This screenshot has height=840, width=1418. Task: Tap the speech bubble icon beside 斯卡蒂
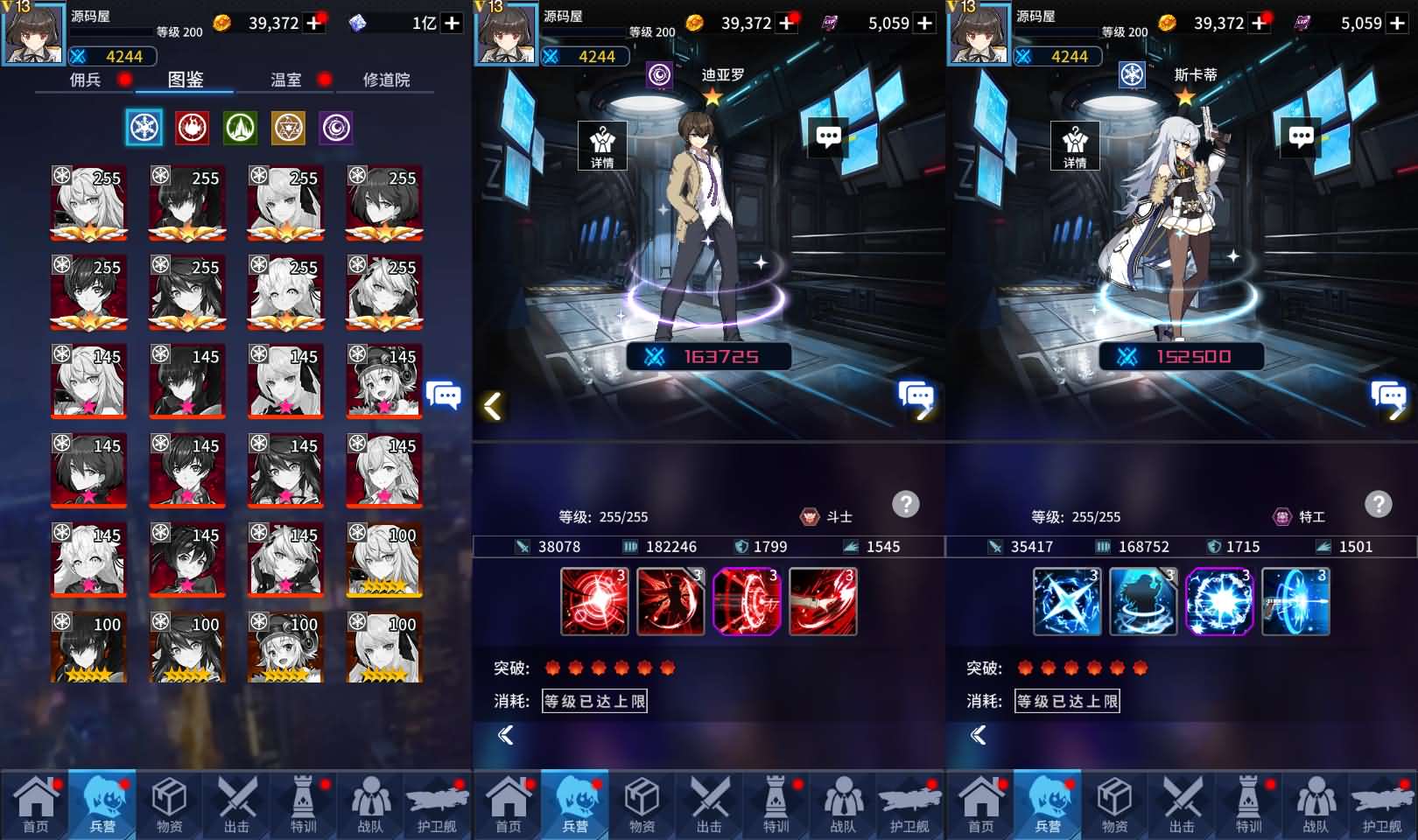pyautogui.click(x=1301, y=136)
